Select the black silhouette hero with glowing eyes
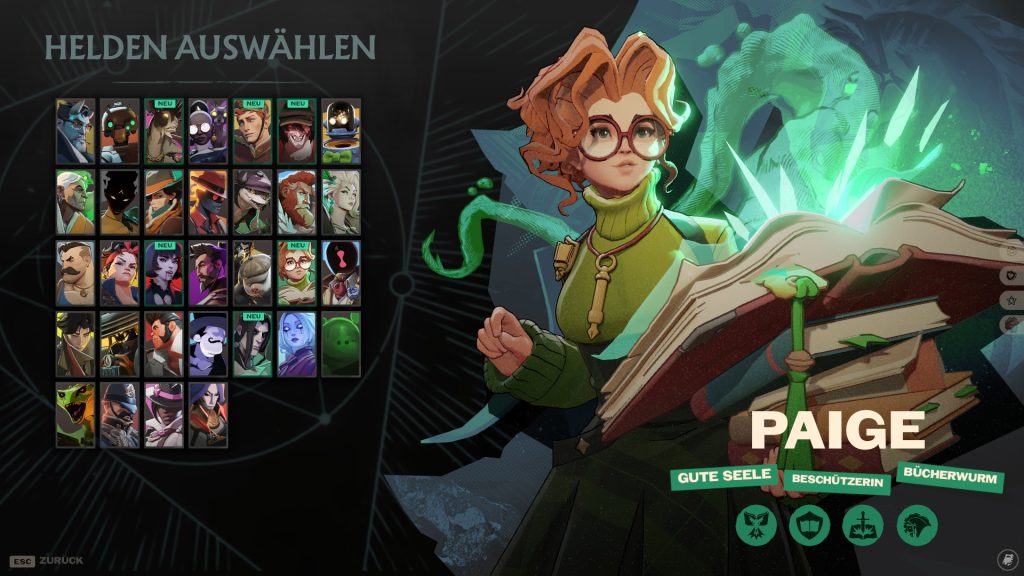This screenshot has height=576, width=1024. click(x=120, y=202)
